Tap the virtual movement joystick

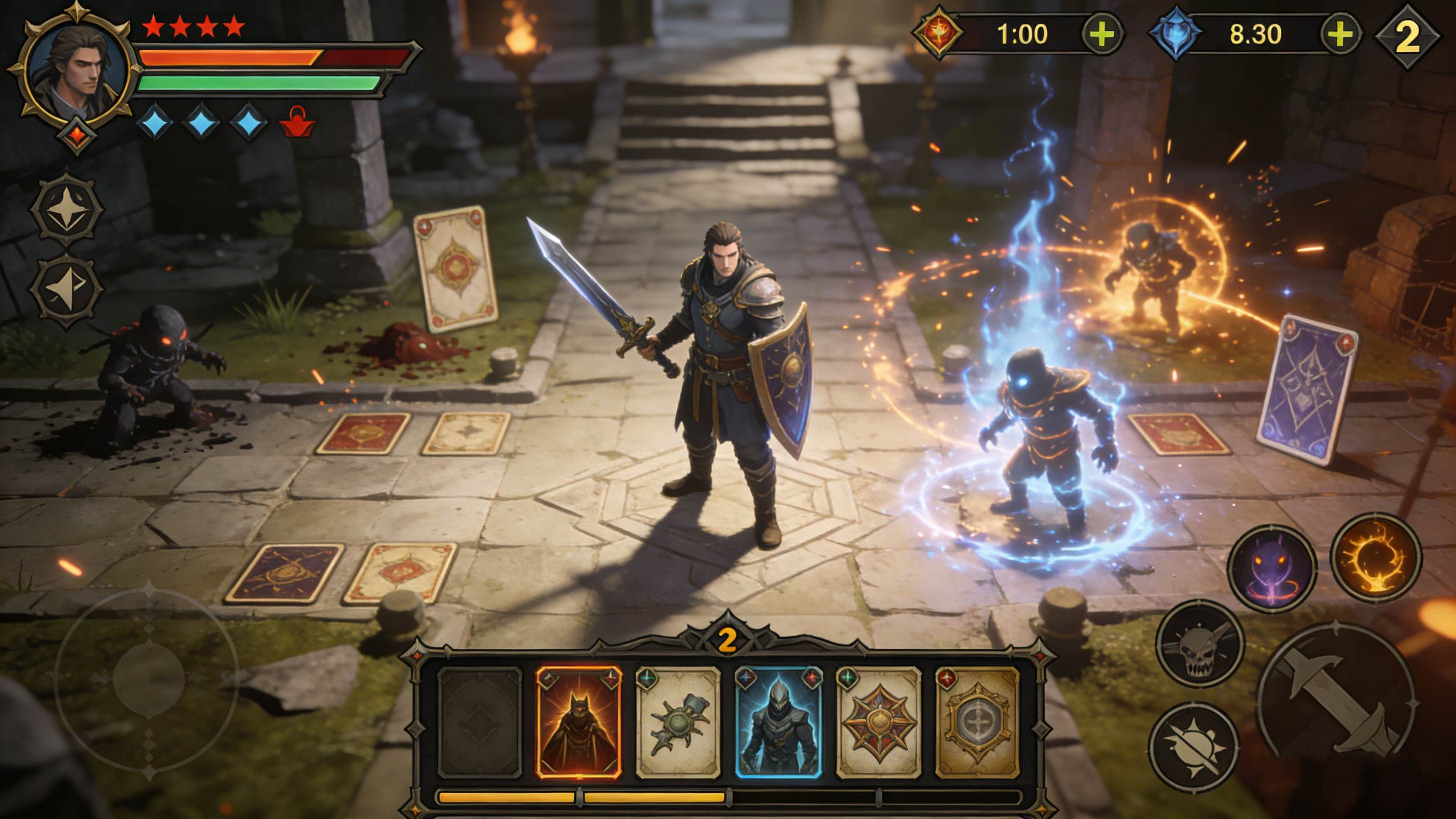click(x=148, y=677)
